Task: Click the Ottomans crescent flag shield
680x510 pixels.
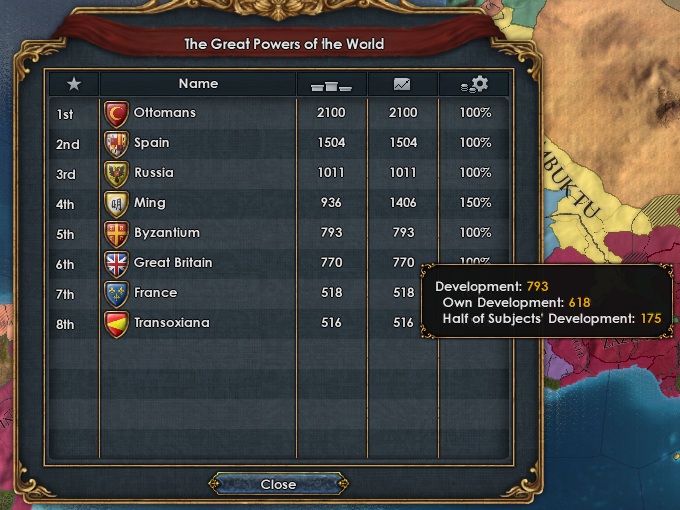Action: (x=116, y=113)
